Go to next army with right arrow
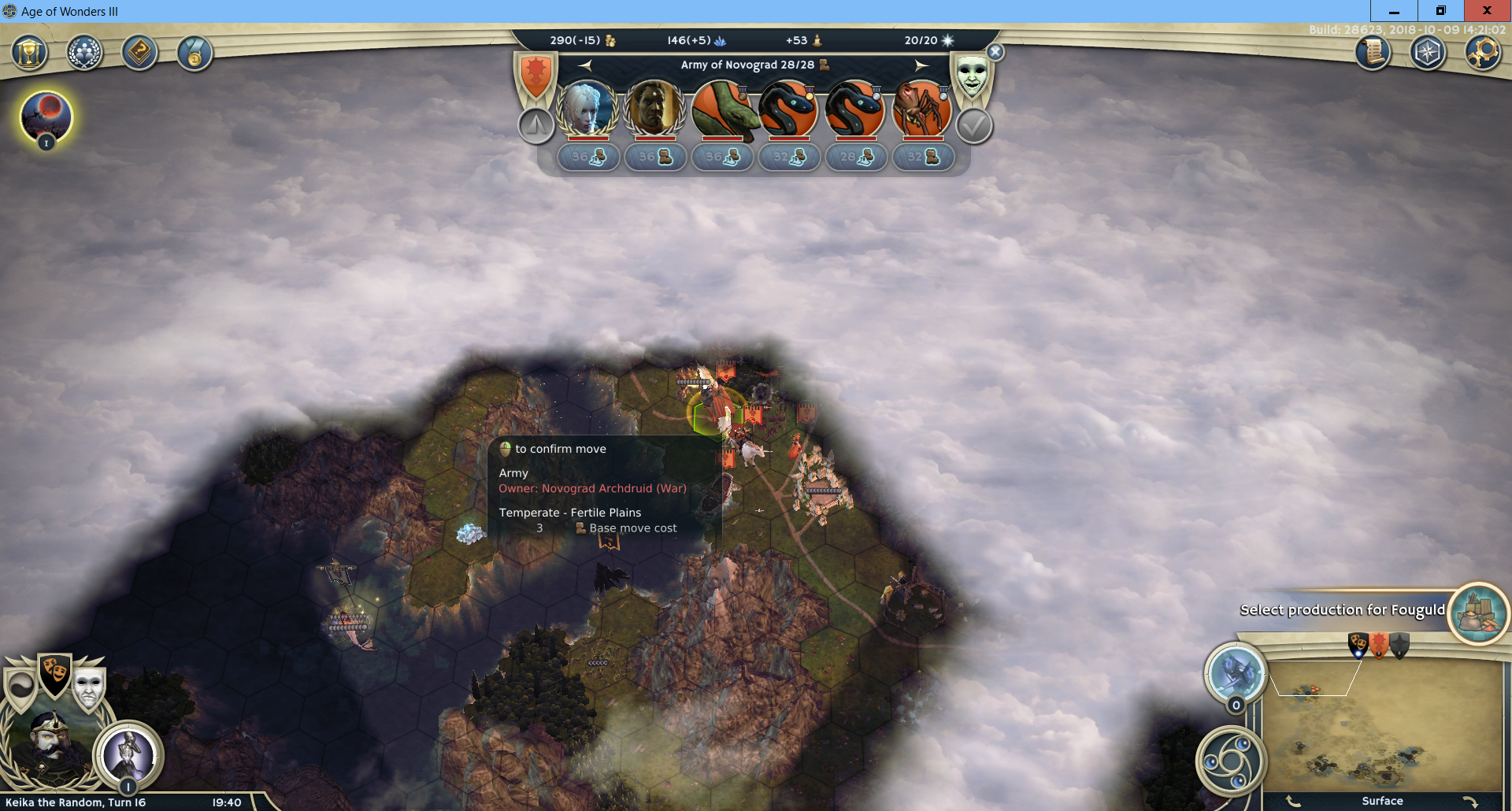Viewport: 1512px width, 811px height. tap(921, 65)
